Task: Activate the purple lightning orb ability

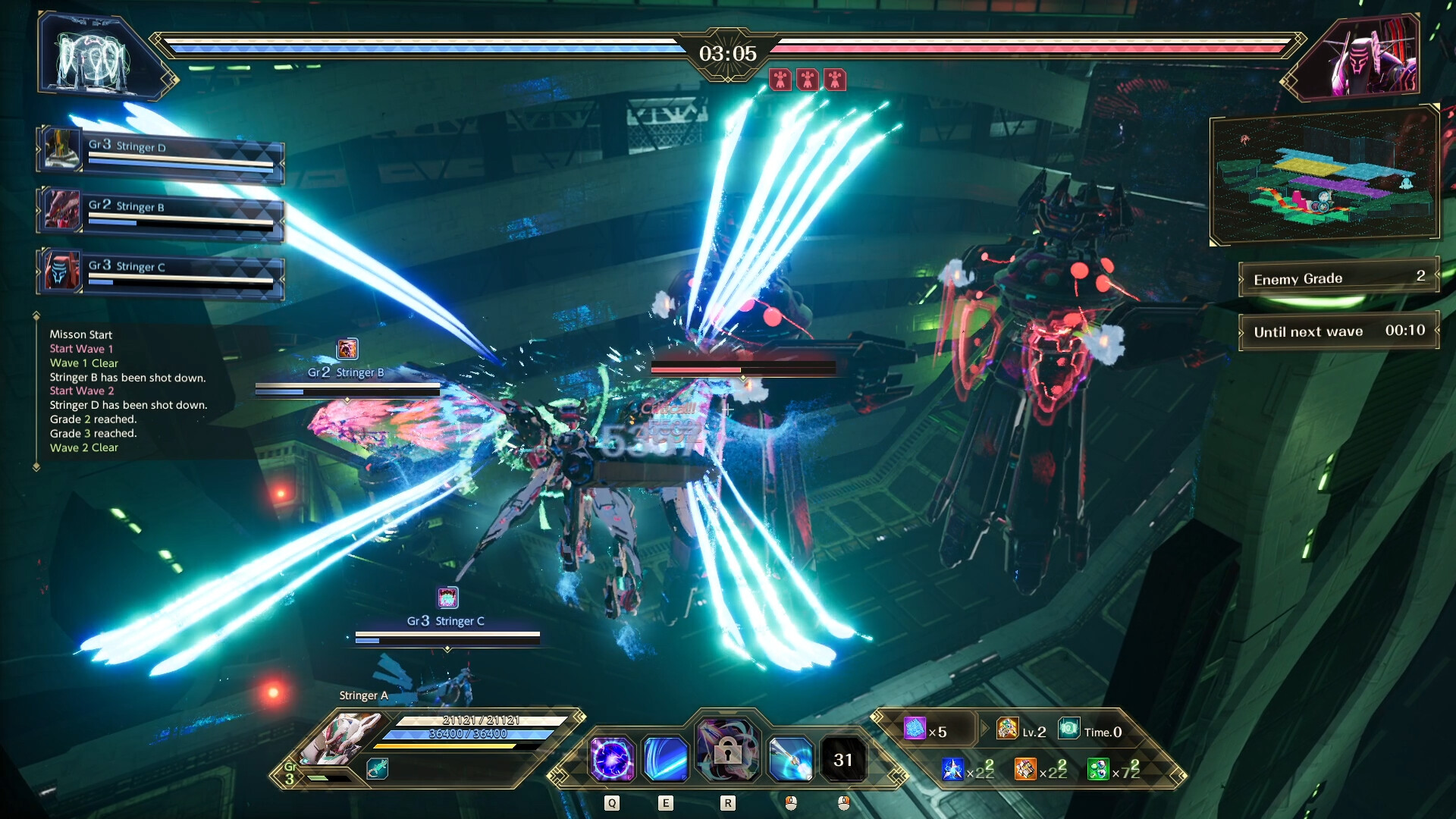Action: 612,759
